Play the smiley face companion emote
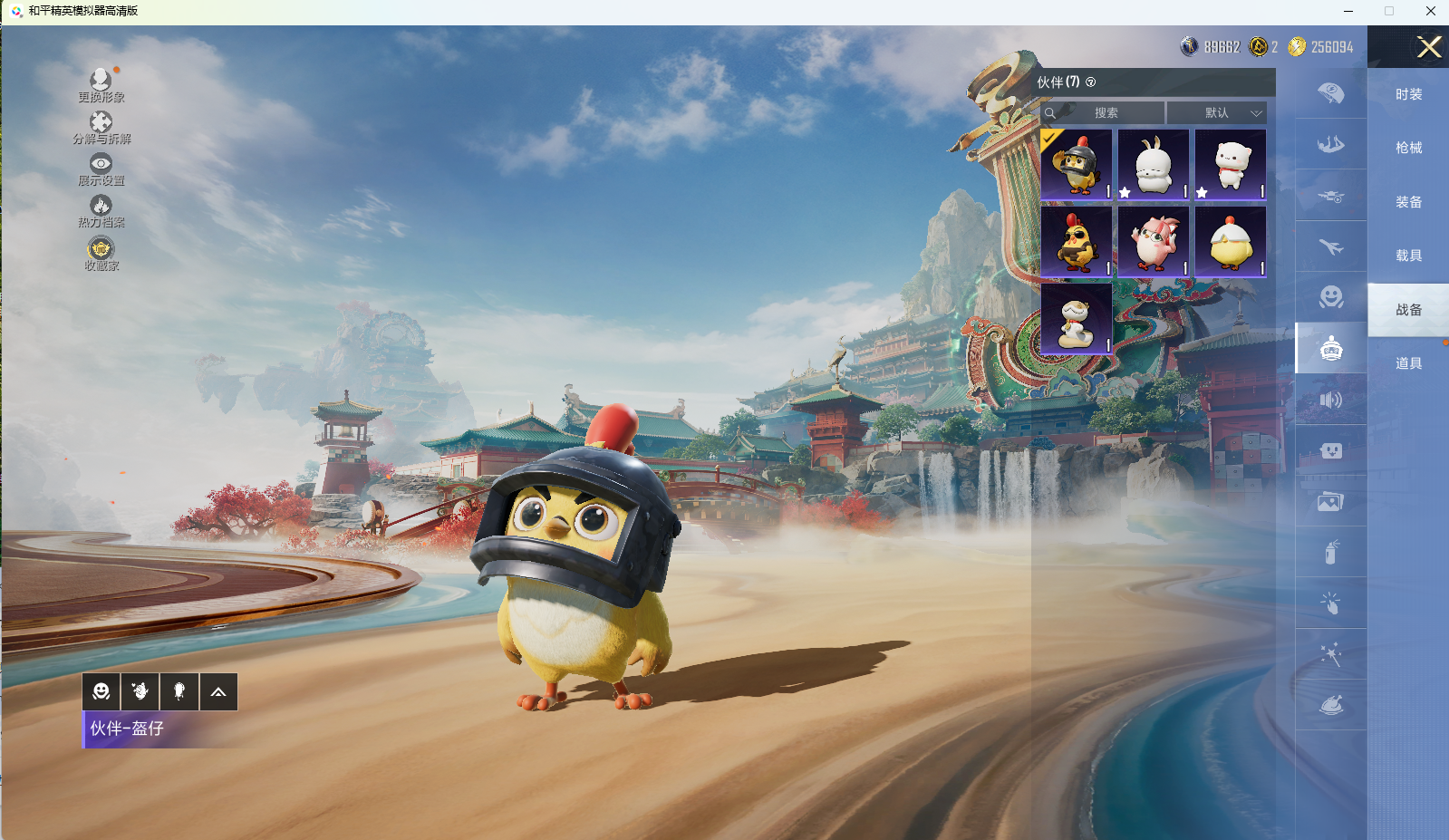1449x840 pixels. (x=101, y=692)
